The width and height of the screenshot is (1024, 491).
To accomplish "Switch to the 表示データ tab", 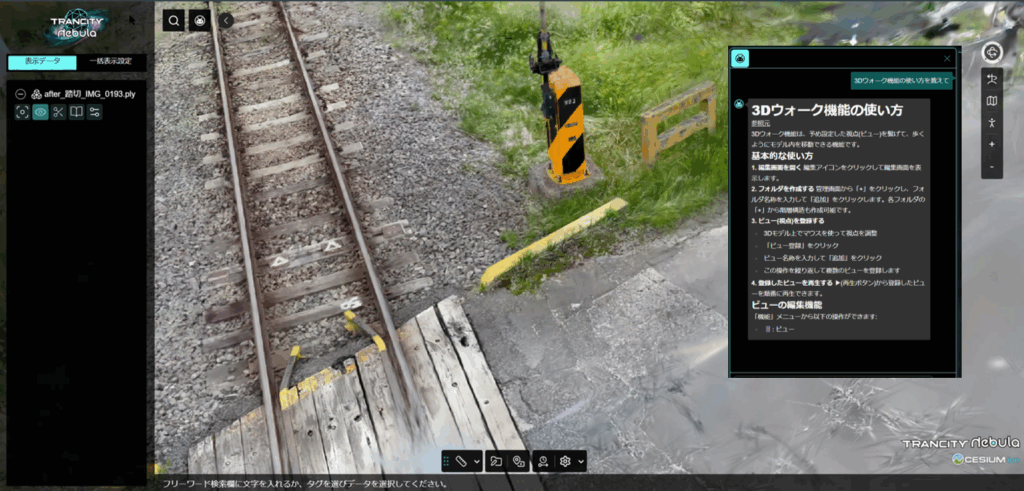I will [x=40, y=61].
